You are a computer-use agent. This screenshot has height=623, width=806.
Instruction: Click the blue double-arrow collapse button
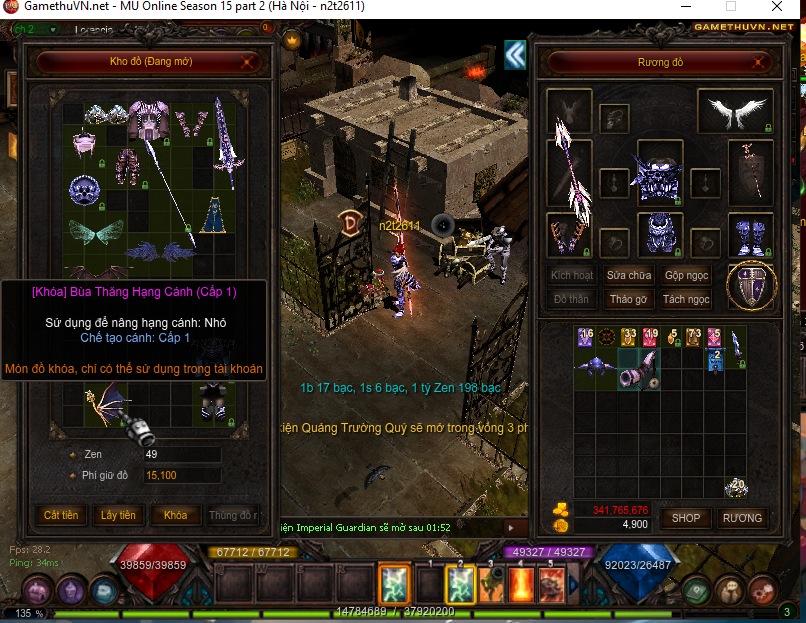tap(515, 54)
